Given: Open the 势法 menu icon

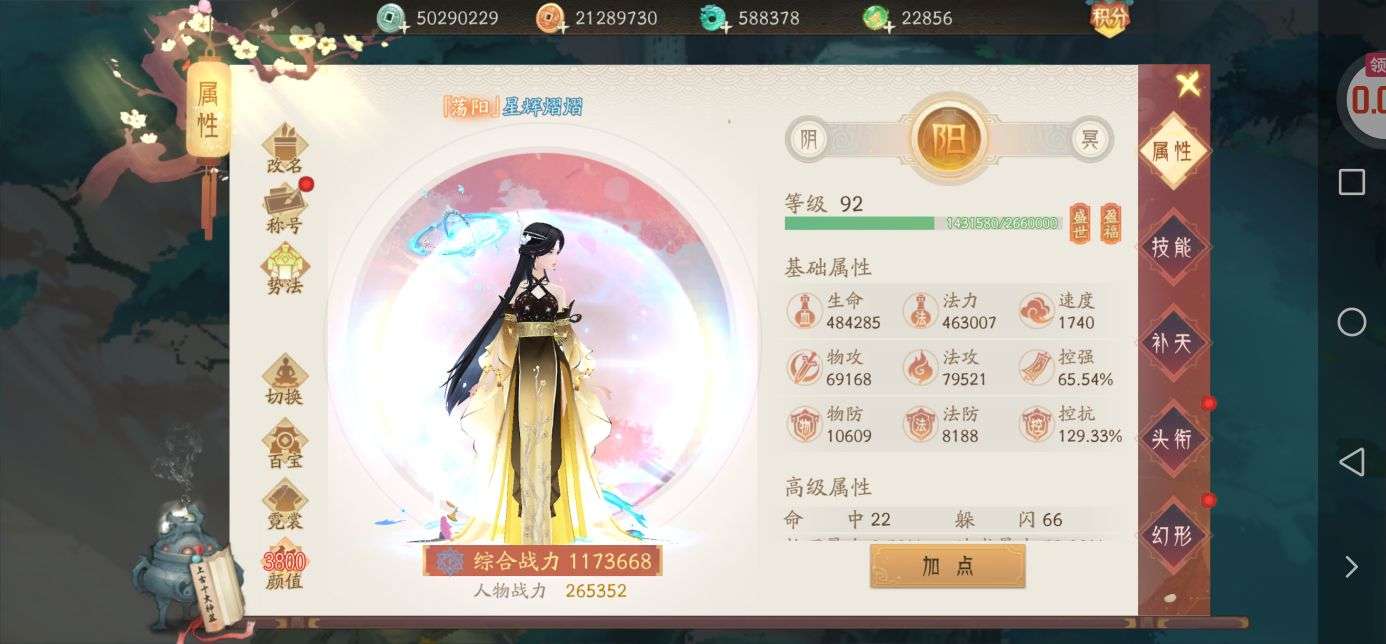Looking at the screenshot, I should 284,270.
